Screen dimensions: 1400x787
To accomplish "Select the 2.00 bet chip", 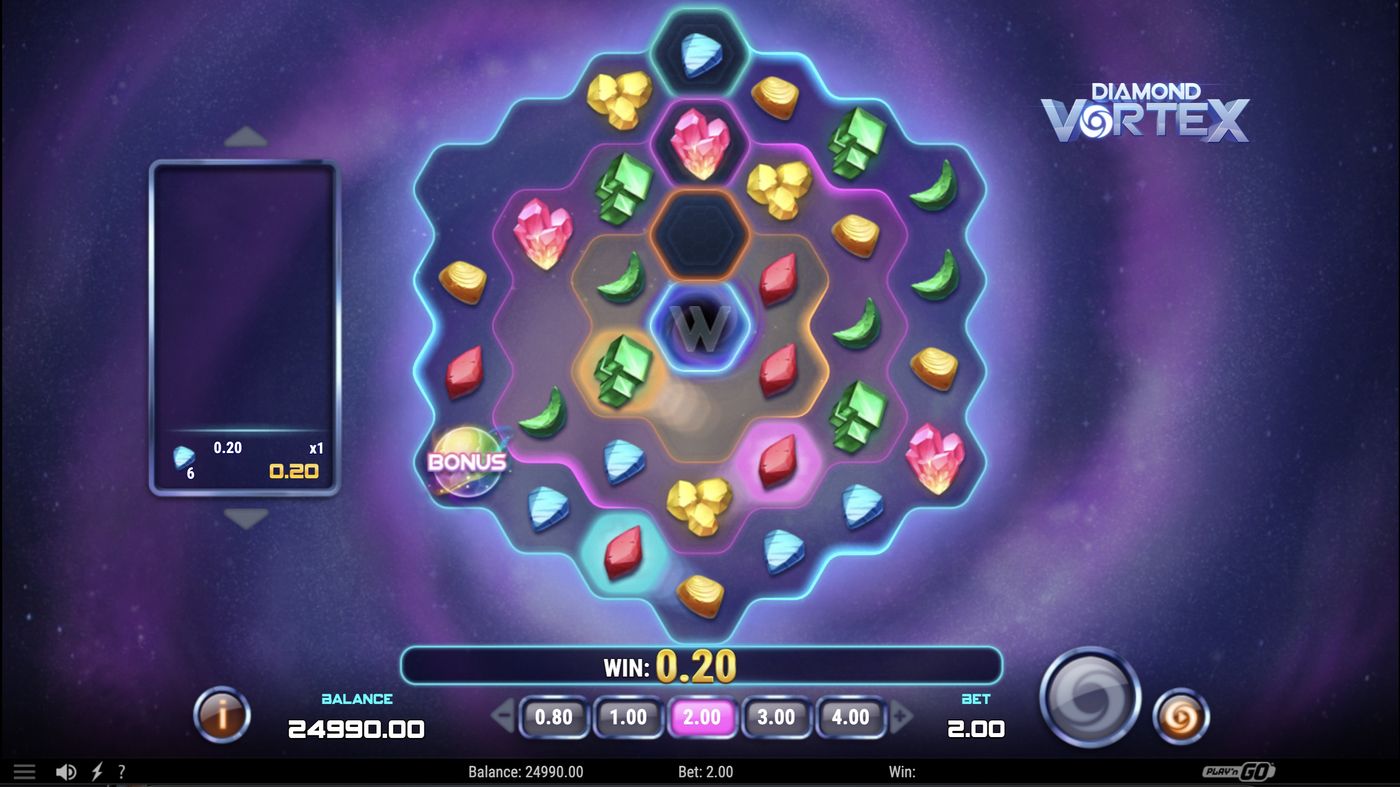I will [x=703, y=717].
